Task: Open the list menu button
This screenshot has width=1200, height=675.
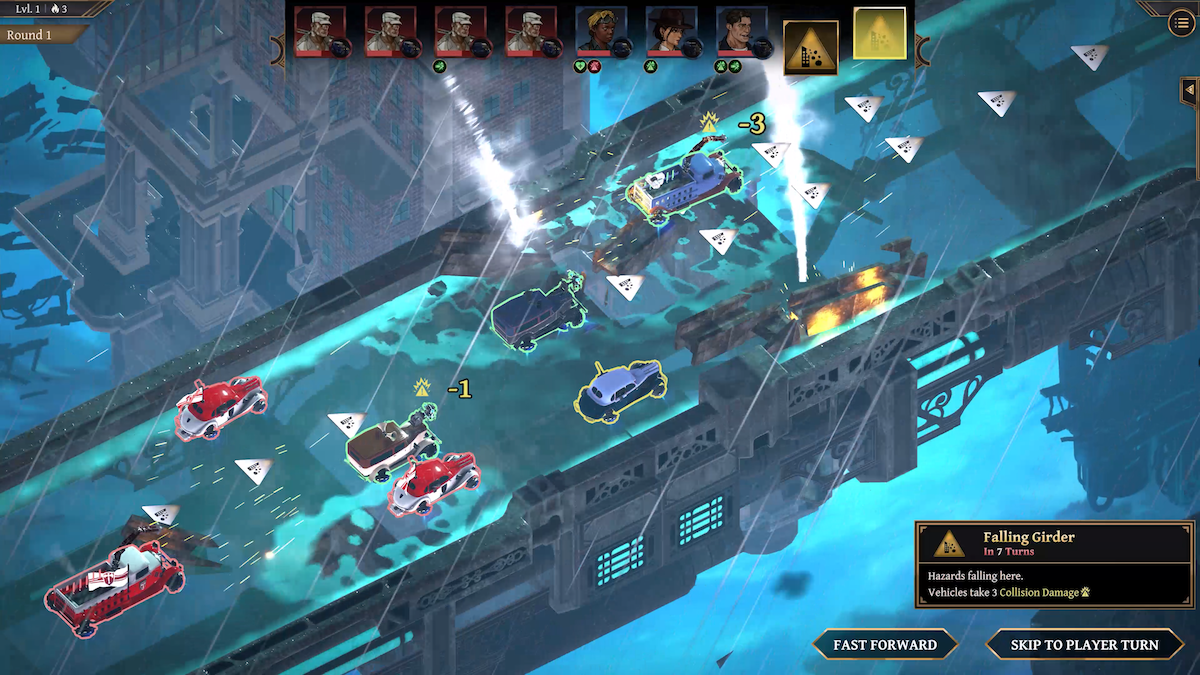Action: (x=1179, y=24)
